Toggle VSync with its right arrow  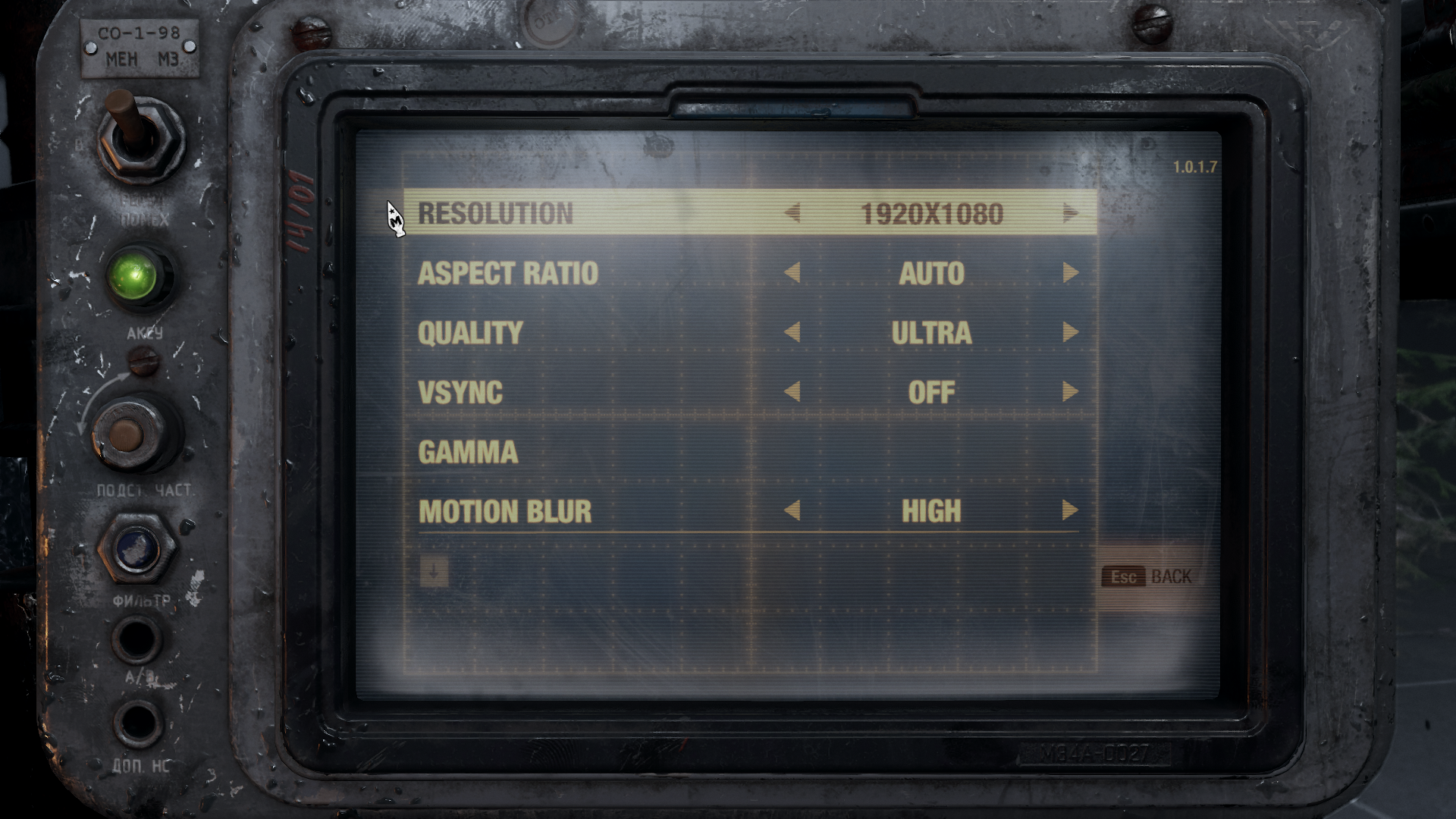point(1070,392)
